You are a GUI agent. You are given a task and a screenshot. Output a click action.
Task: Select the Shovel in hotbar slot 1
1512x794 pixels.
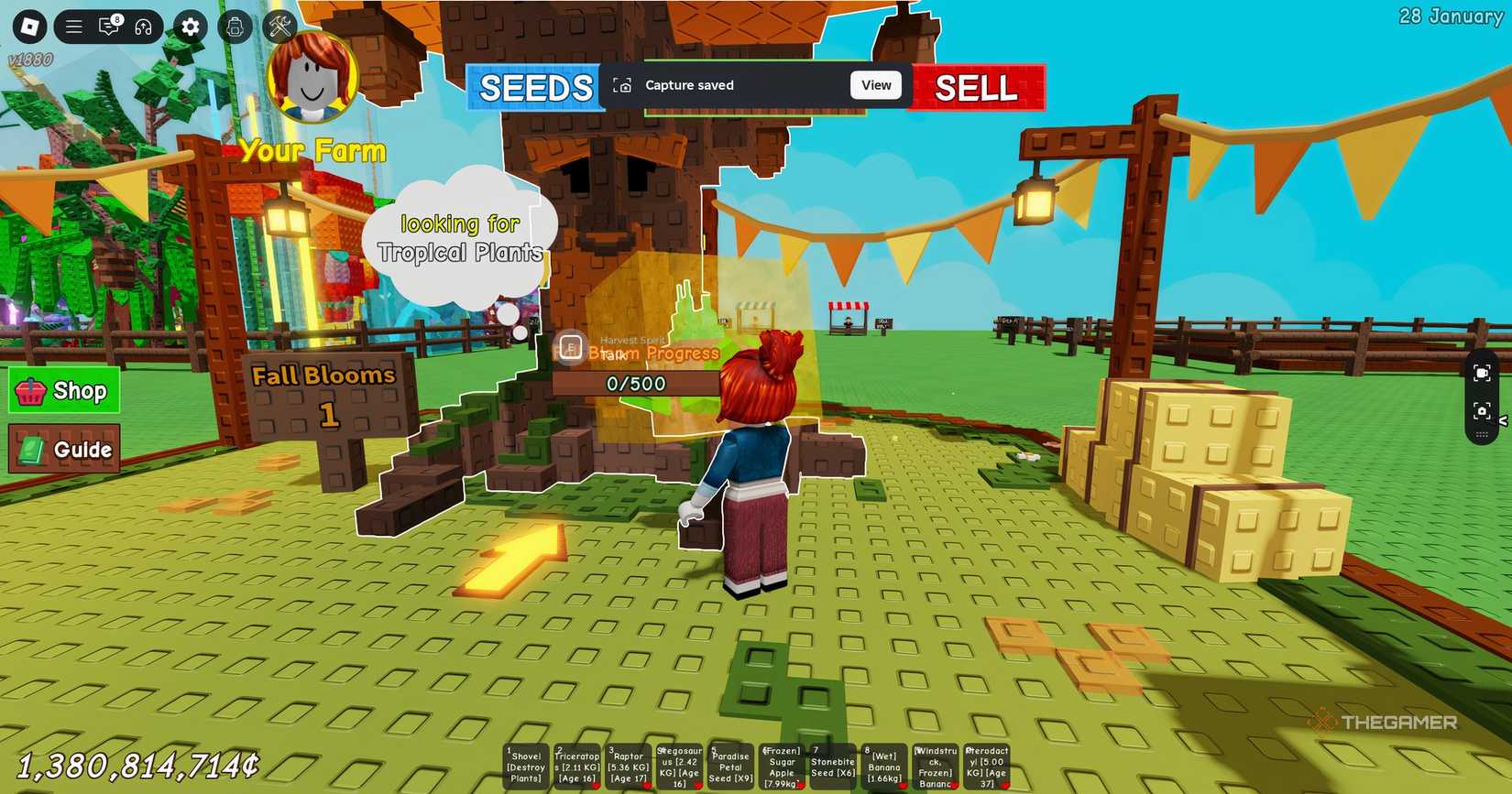click(525, 765)
